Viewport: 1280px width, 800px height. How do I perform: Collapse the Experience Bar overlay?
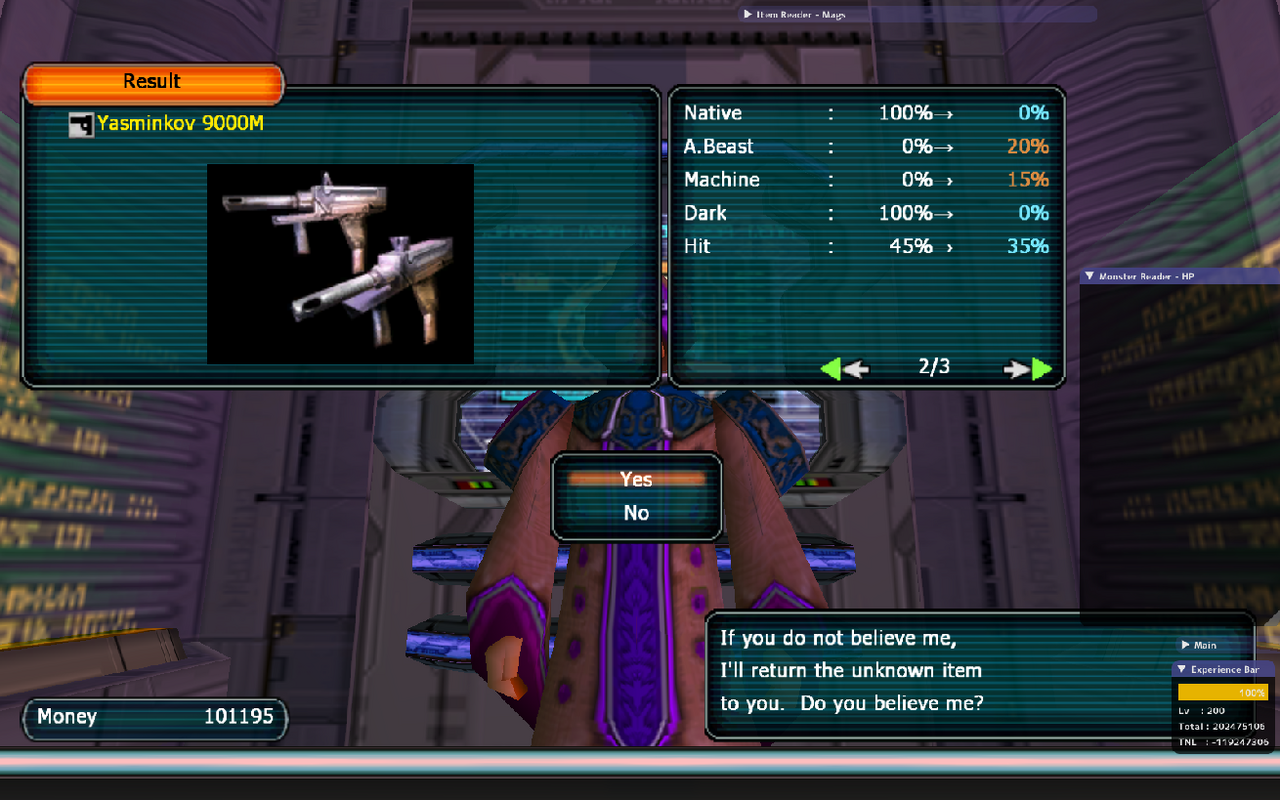click(1181, 670)
